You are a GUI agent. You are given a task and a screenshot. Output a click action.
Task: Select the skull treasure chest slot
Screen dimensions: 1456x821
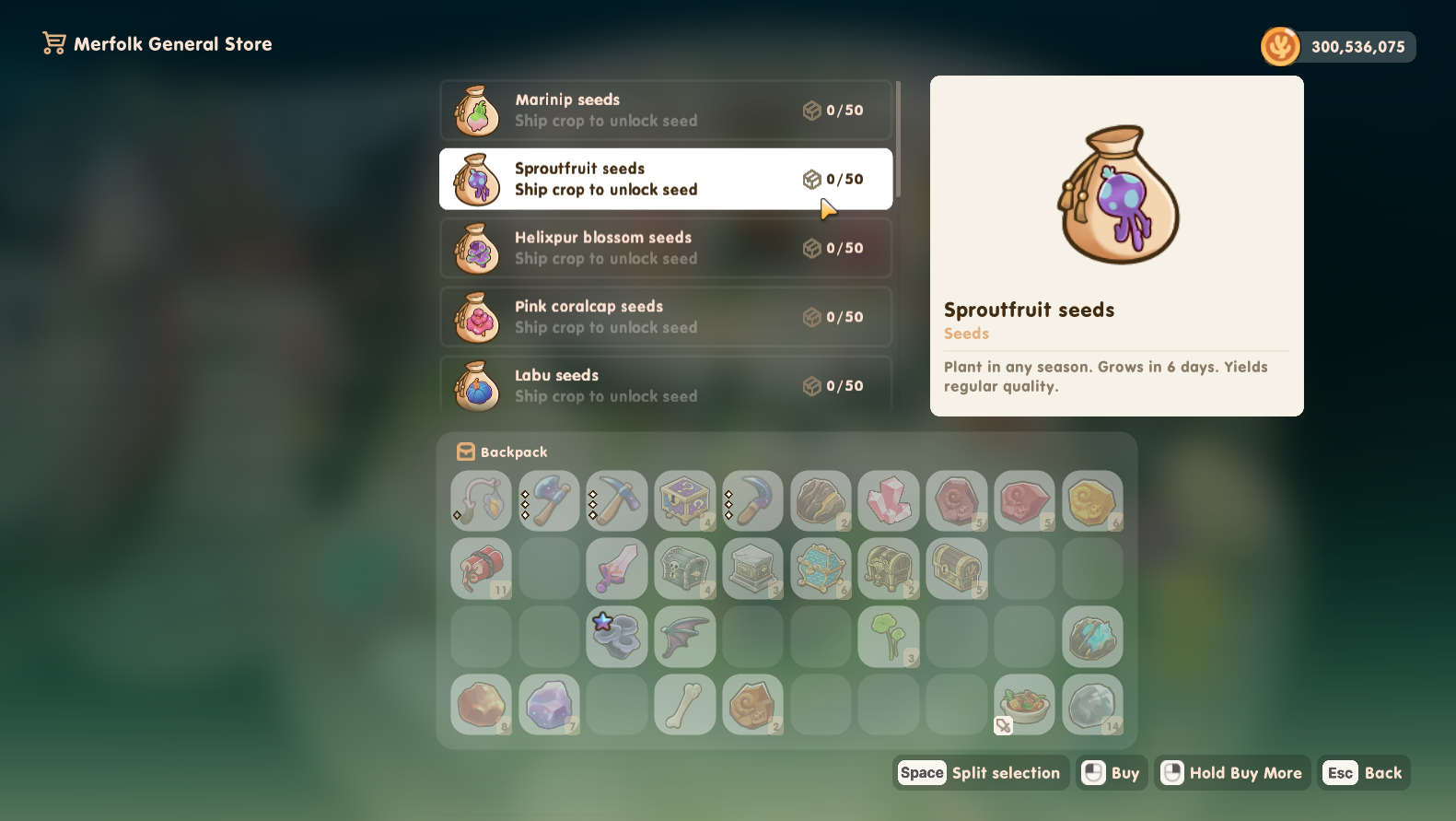[685, 569]
